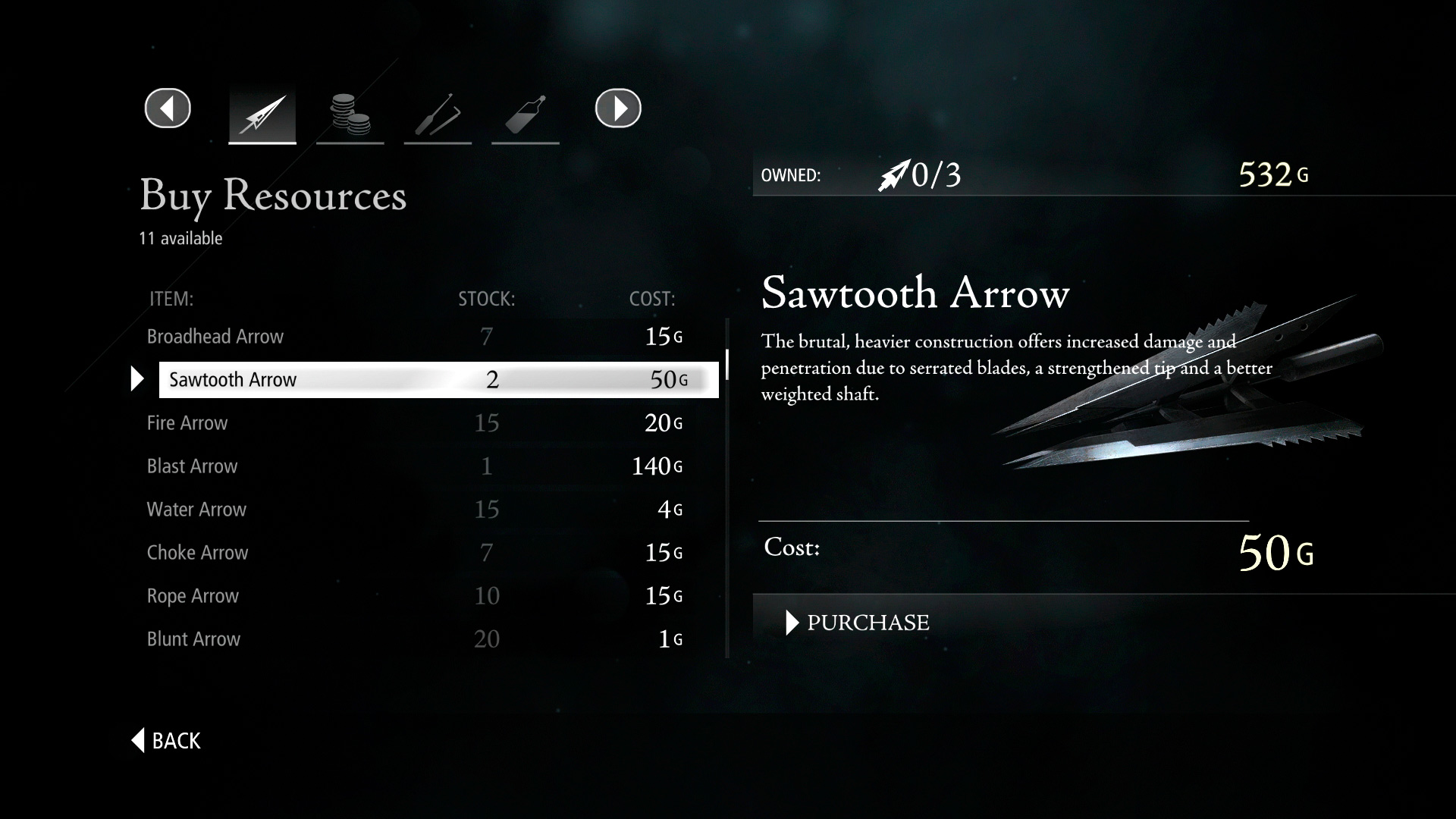The width and height of the screenshot is (1456, 819).
Task: Click the BACK button
Action: [x=165, y=740]
